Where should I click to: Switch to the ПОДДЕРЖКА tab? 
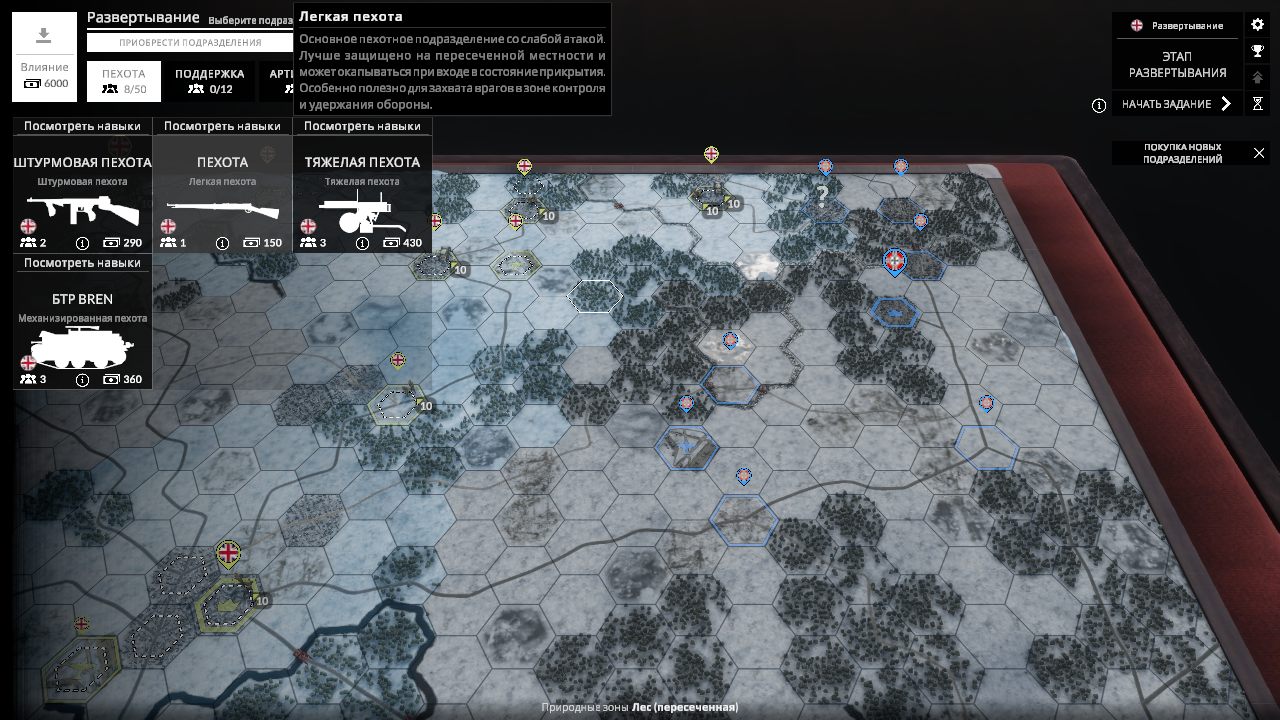pos(210,80)
